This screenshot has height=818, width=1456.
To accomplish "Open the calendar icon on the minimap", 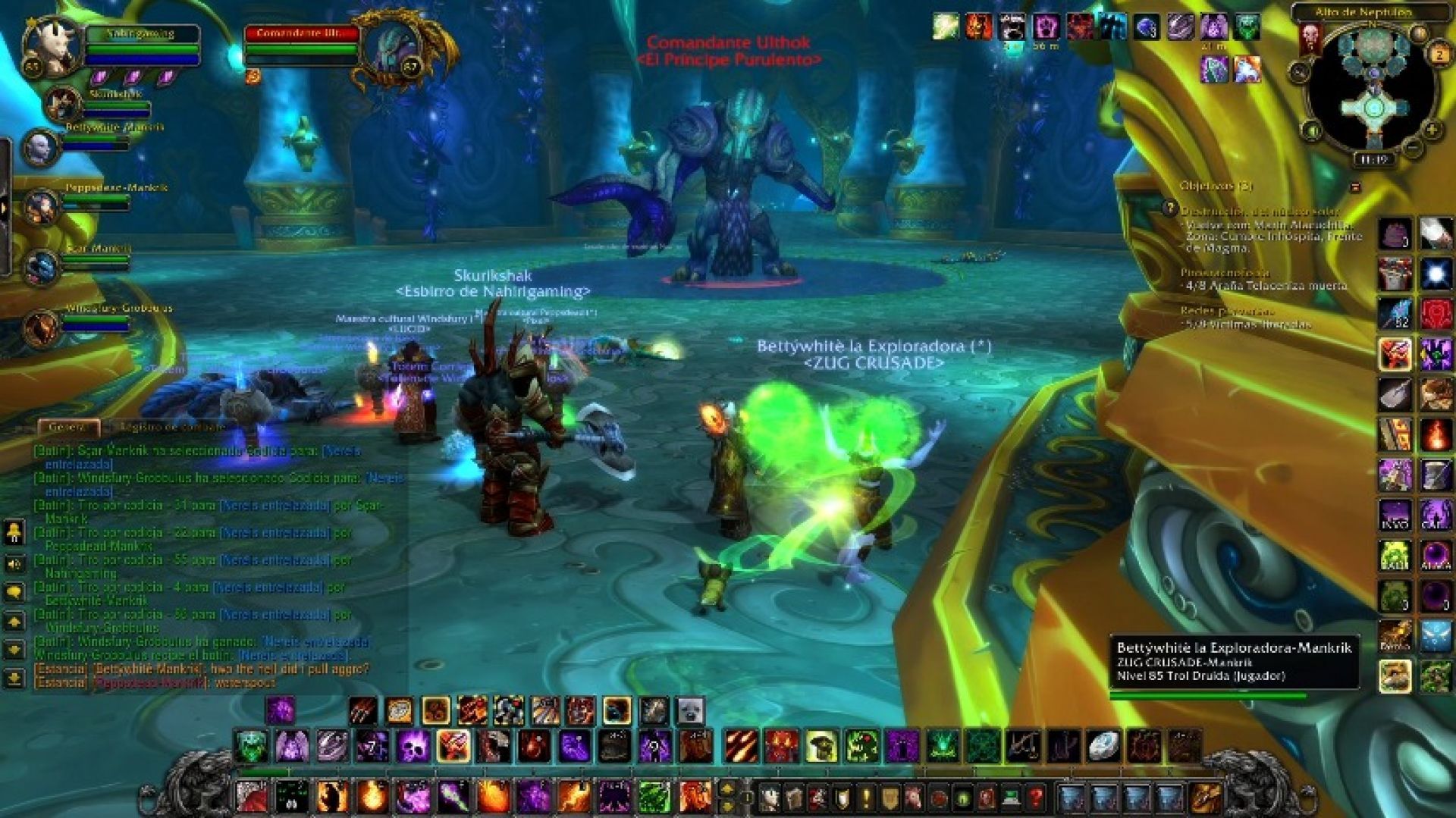I will pyautogui.click(x=1439, y=53).
